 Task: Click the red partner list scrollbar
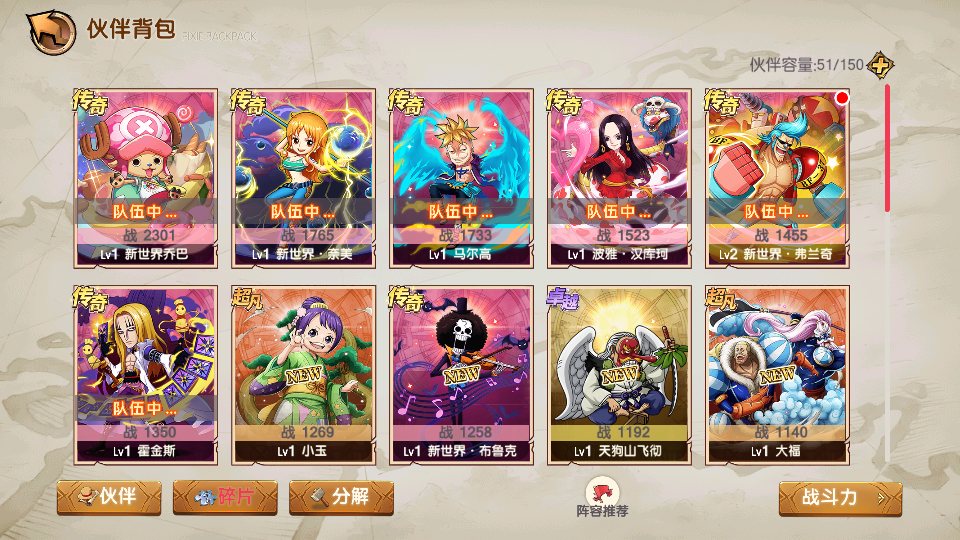[886, 150]
